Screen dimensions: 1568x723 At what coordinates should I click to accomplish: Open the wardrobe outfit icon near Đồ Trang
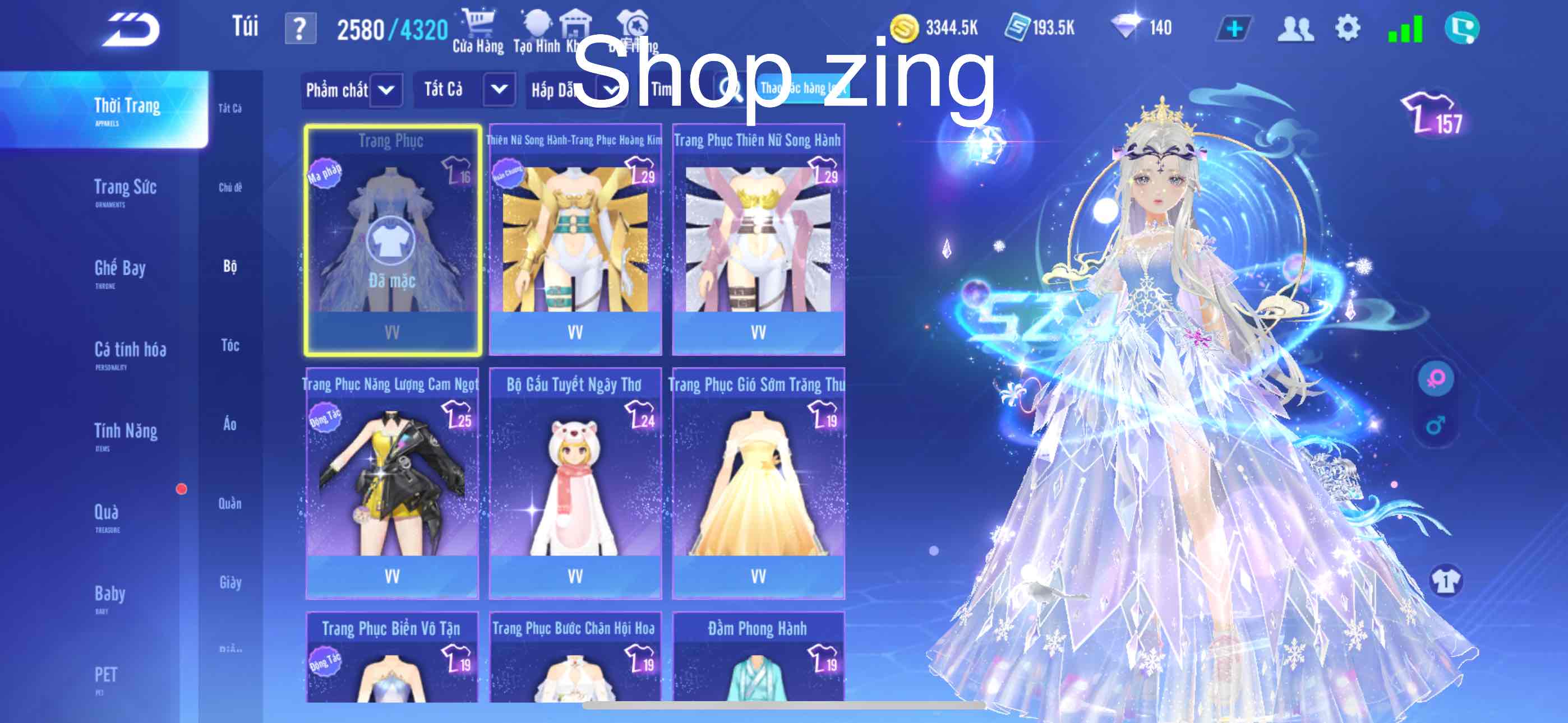point(633,24)
